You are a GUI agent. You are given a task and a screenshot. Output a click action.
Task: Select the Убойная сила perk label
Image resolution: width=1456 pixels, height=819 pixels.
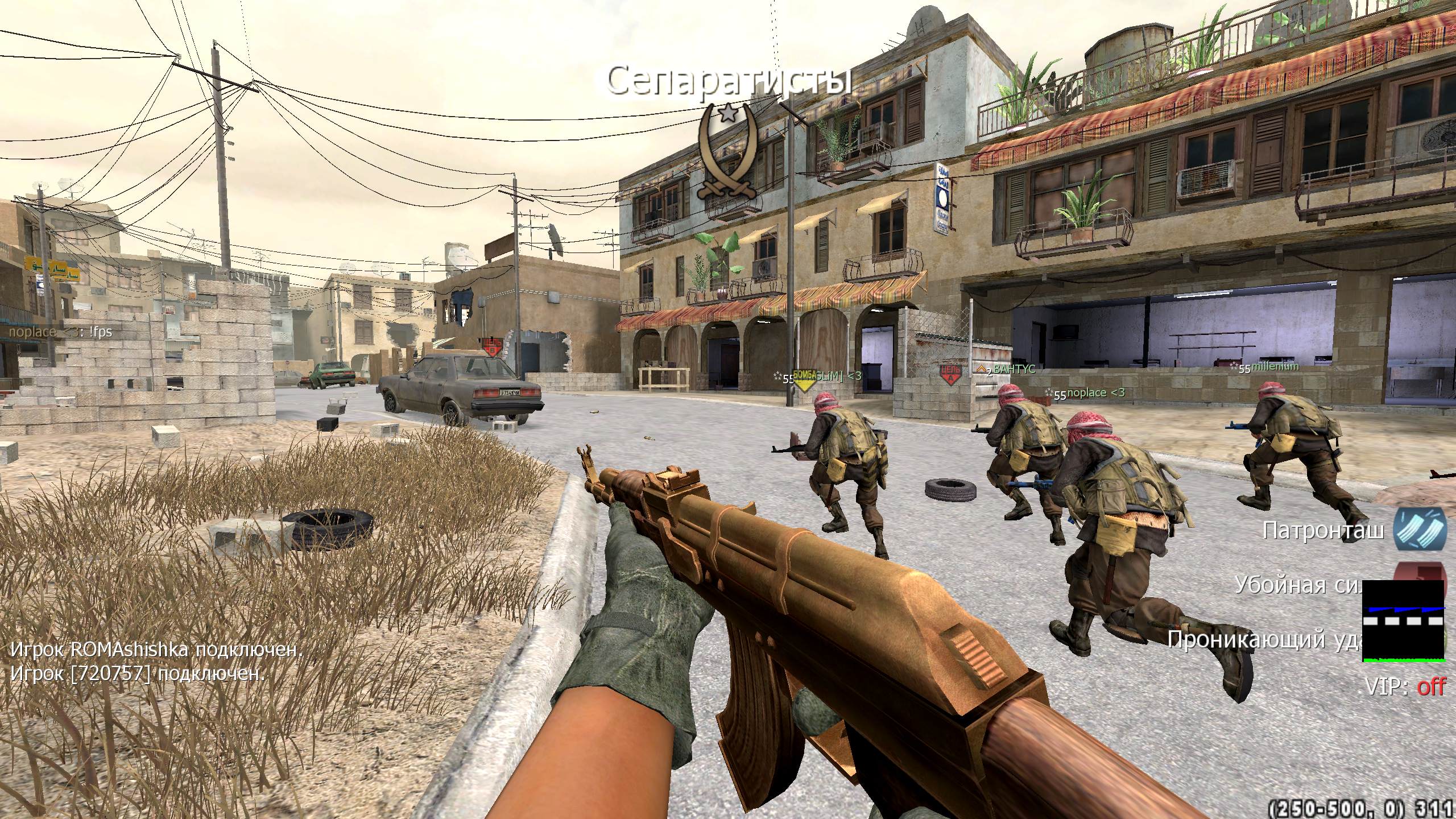point(1298,585)
